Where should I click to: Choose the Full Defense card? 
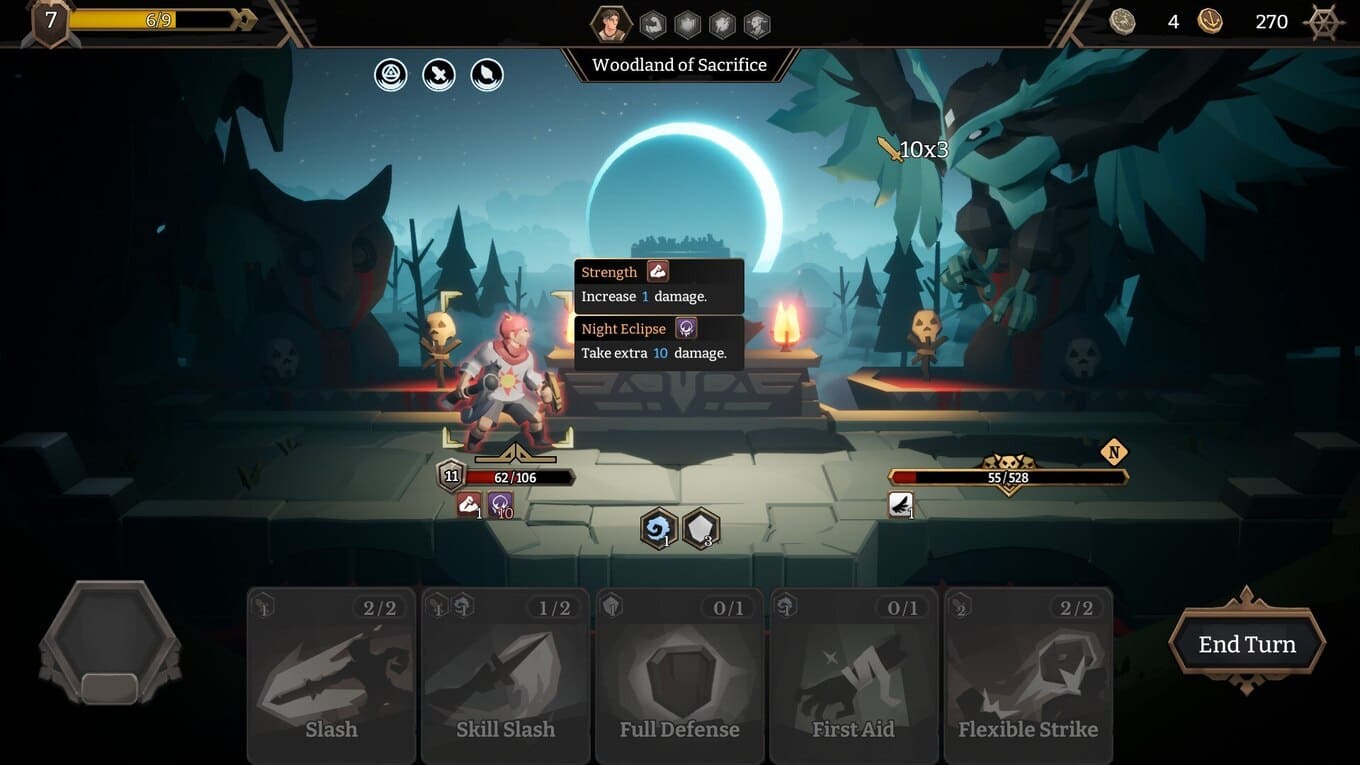click(679, 676)
